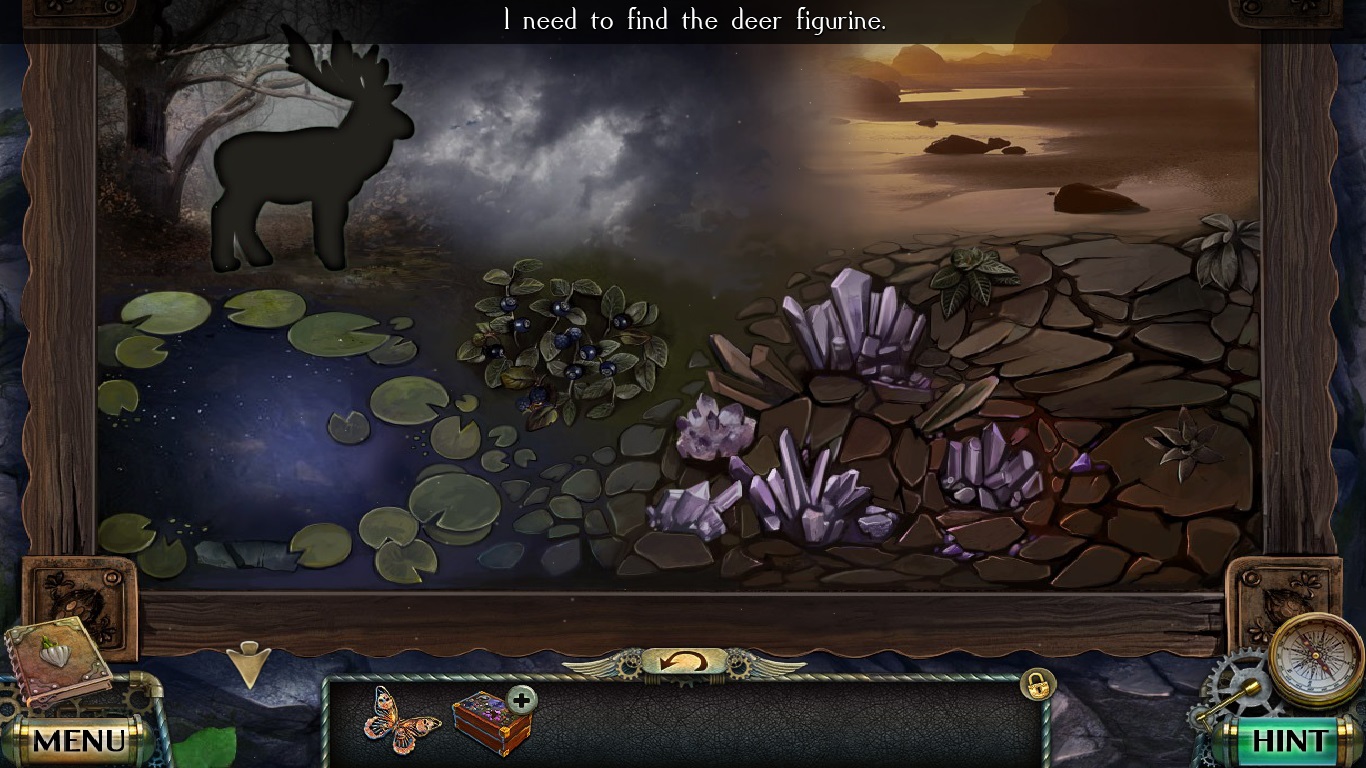This screenshot has width=1366, height=768.
Task: Click the beige down-arrow indicator above the inventory bar
Action: click(250, 662)
